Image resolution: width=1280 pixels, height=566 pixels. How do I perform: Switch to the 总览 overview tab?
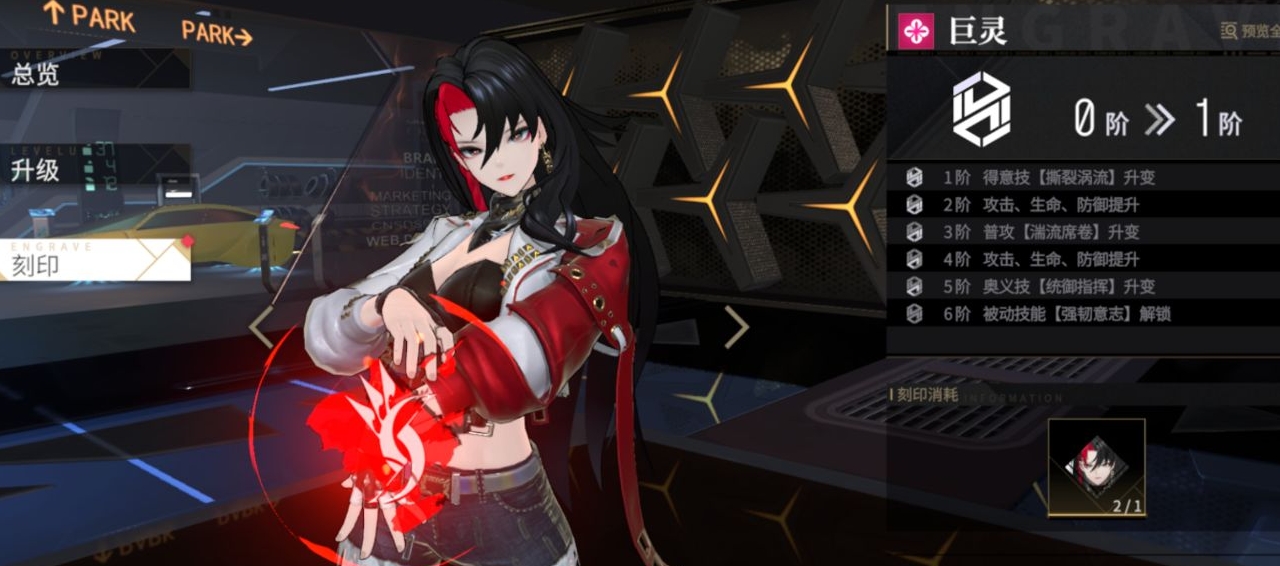point(95,72)
